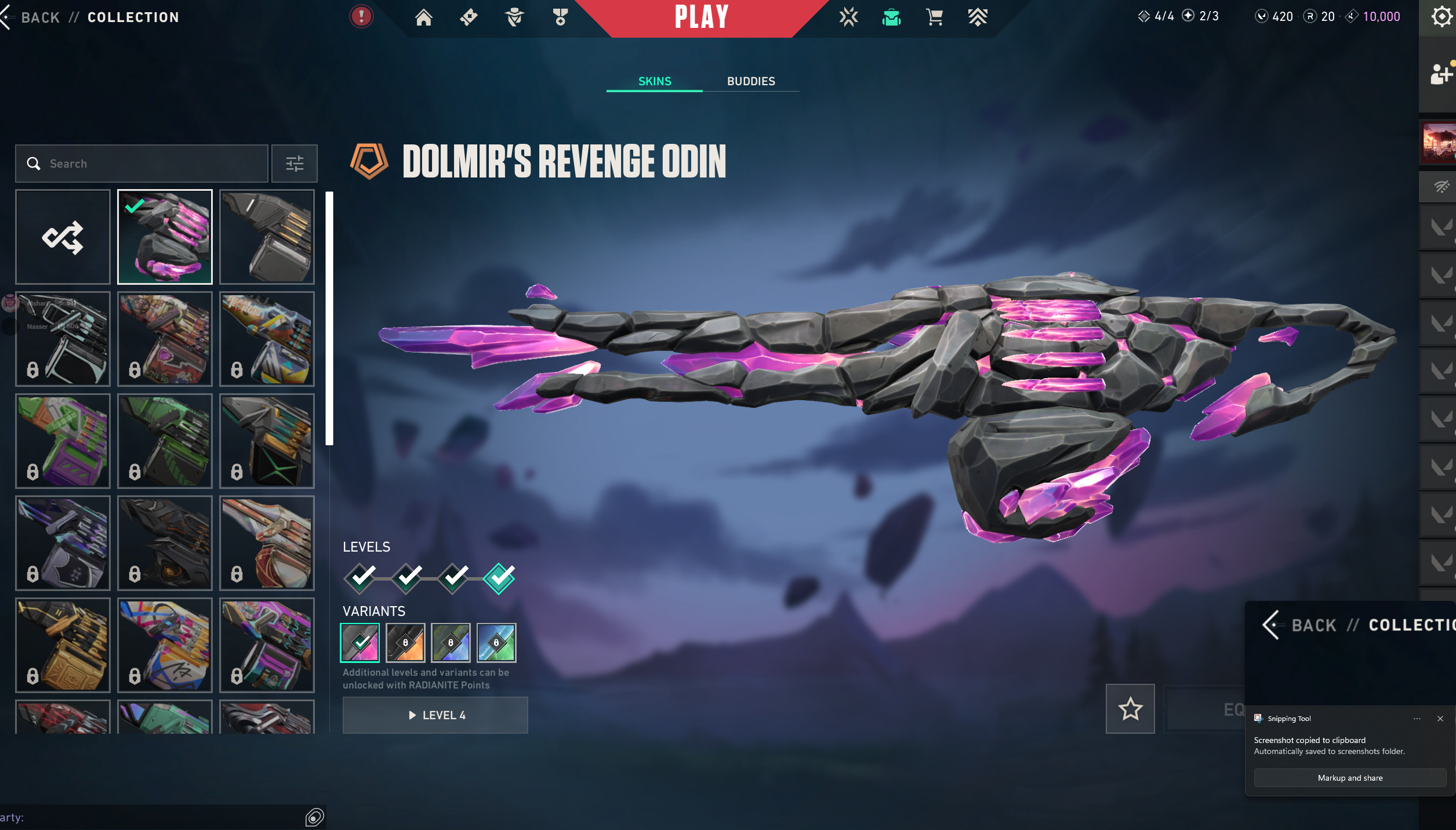Open the skin filter options
The height and width of the screenshot is (830, 1456).
coord(295,164)
